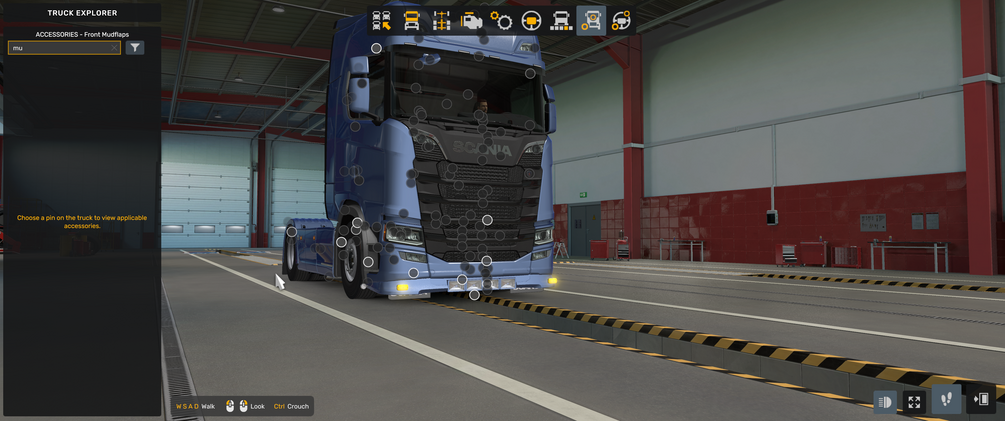Toggle the footsteps walk mode button
Screen dimensions: 1005x421
(x=946, y=400)
